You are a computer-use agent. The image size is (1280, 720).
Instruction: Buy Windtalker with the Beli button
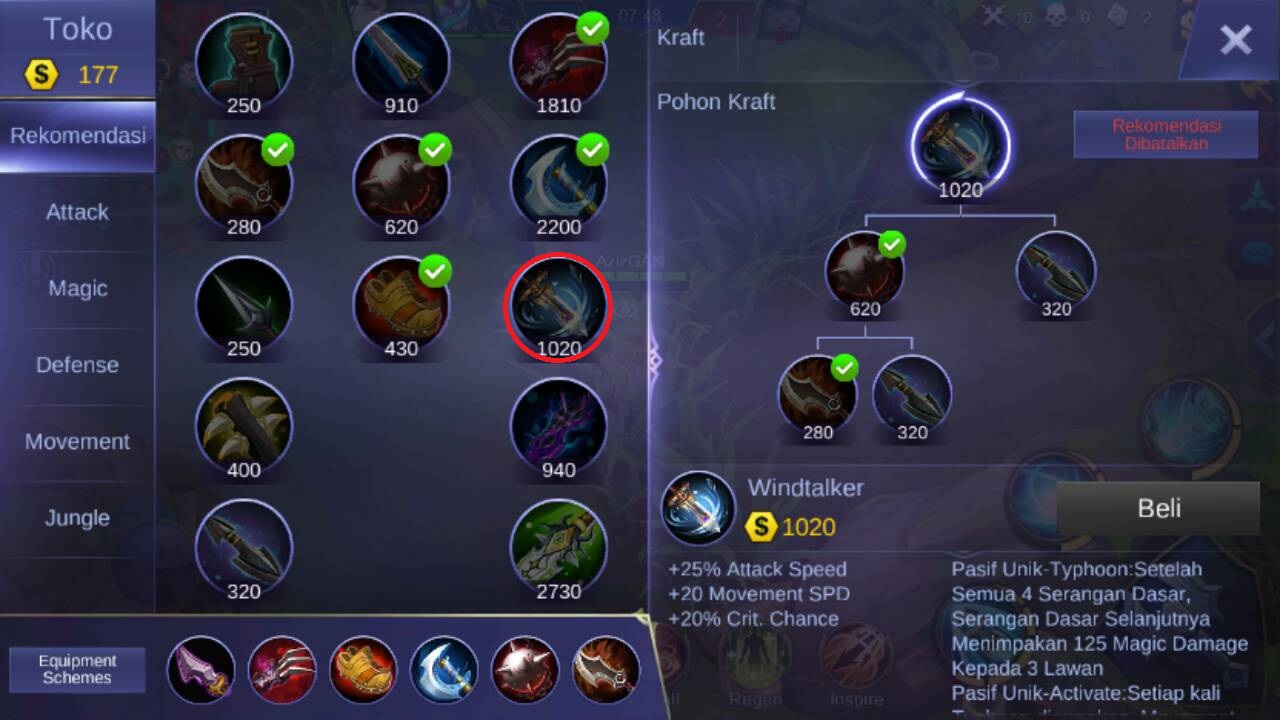[x=1158, y=509]
